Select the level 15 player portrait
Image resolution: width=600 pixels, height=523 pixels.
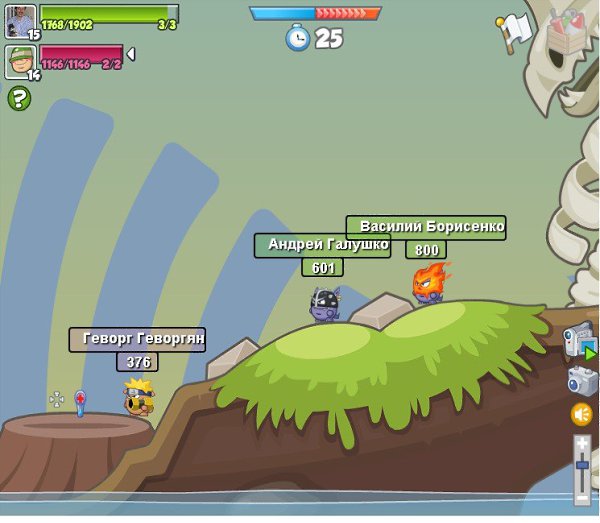[19, 21]
